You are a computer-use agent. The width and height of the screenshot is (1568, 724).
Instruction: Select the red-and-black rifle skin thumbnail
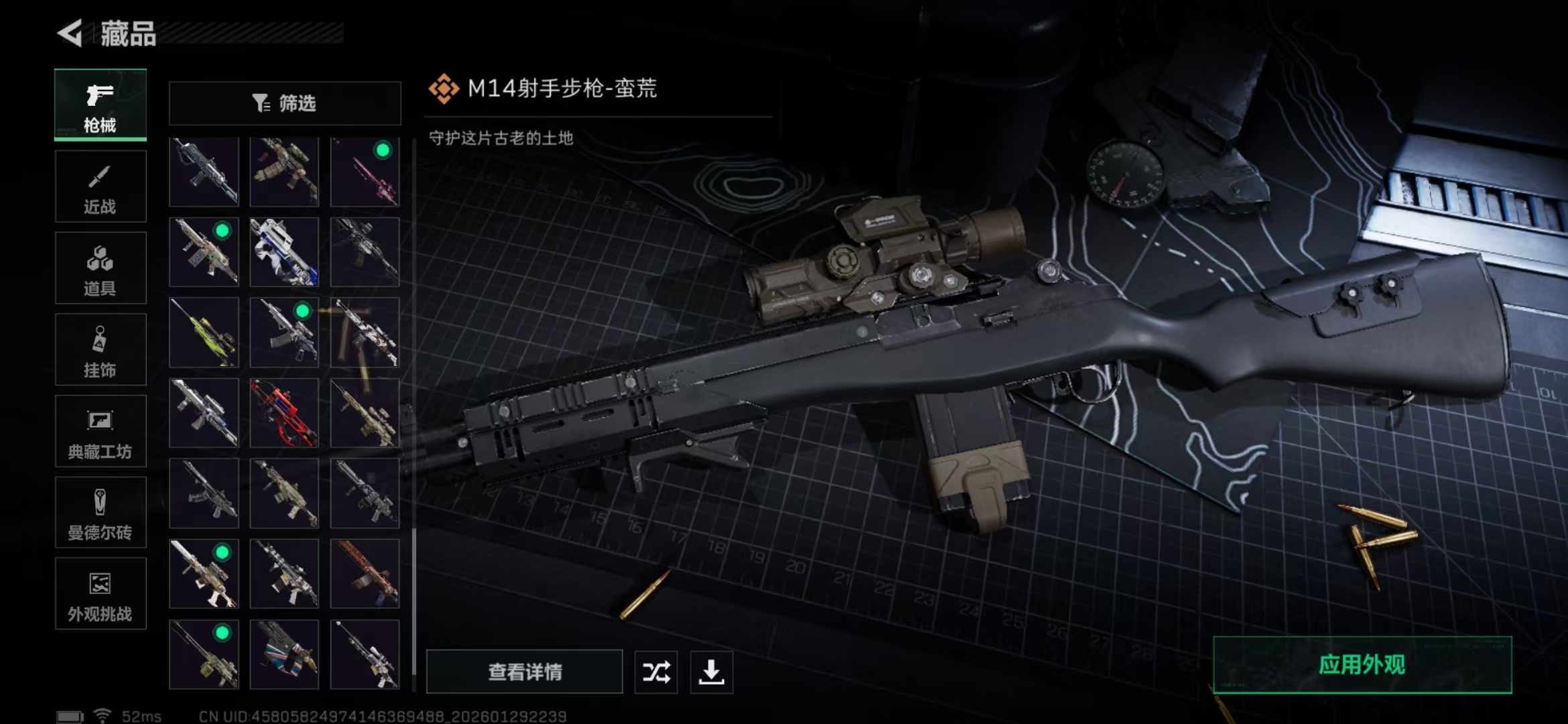point(284,414)
